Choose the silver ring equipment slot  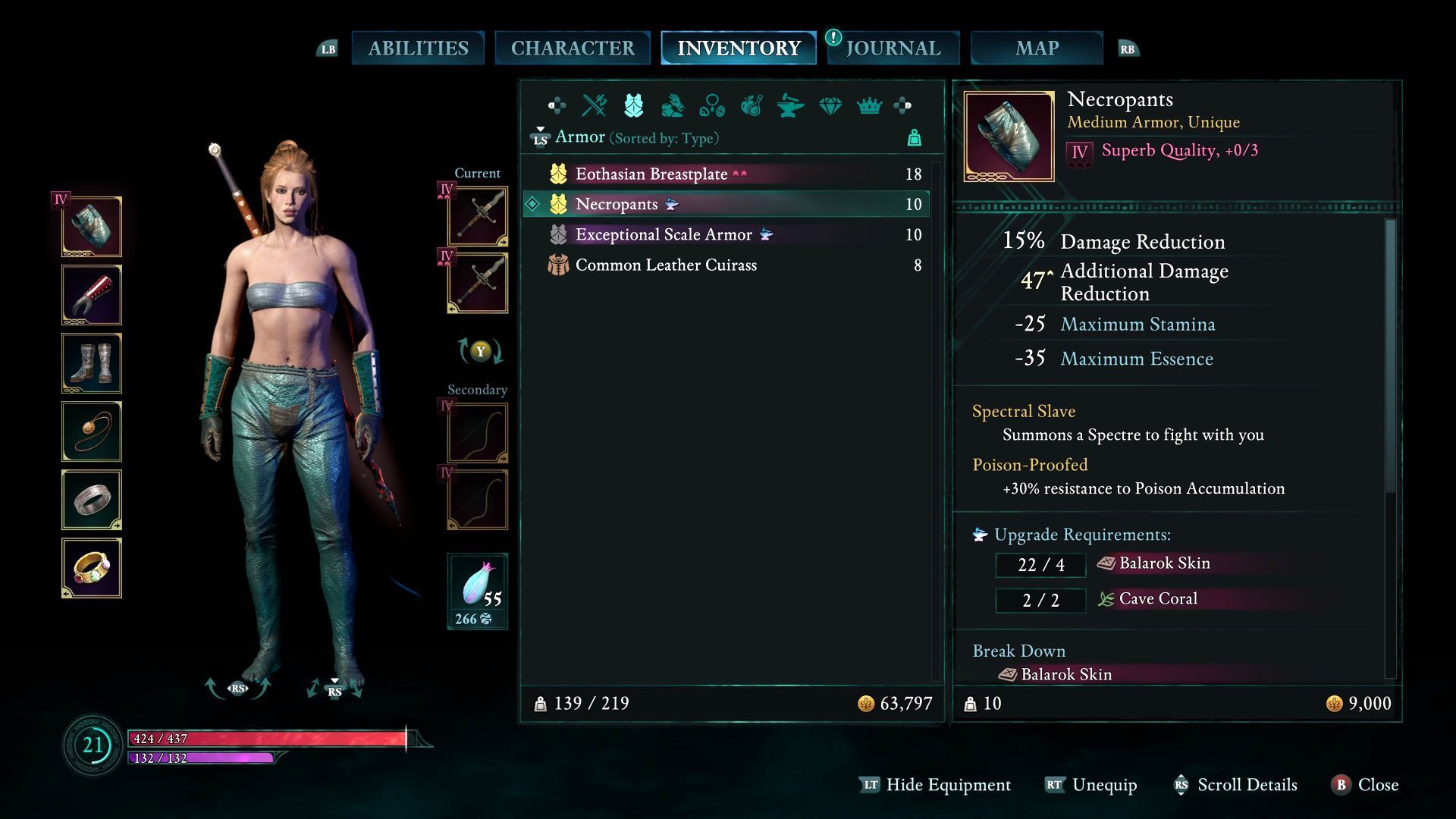coord(92,500)
